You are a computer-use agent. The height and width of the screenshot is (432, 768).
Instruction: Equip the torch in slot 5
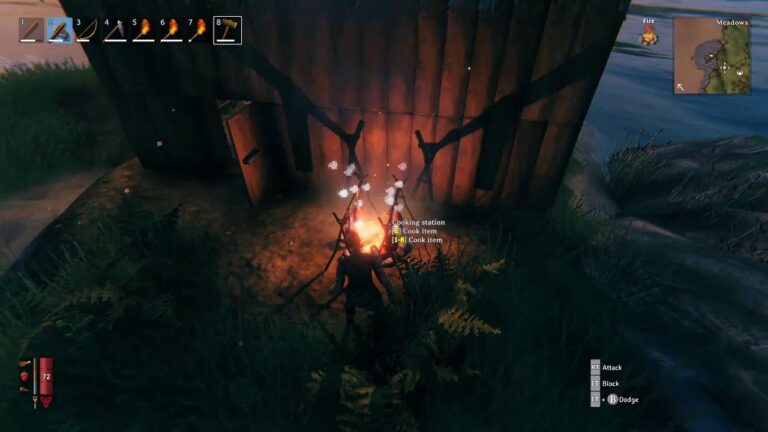pyautogui.click(x=144, y=30)
